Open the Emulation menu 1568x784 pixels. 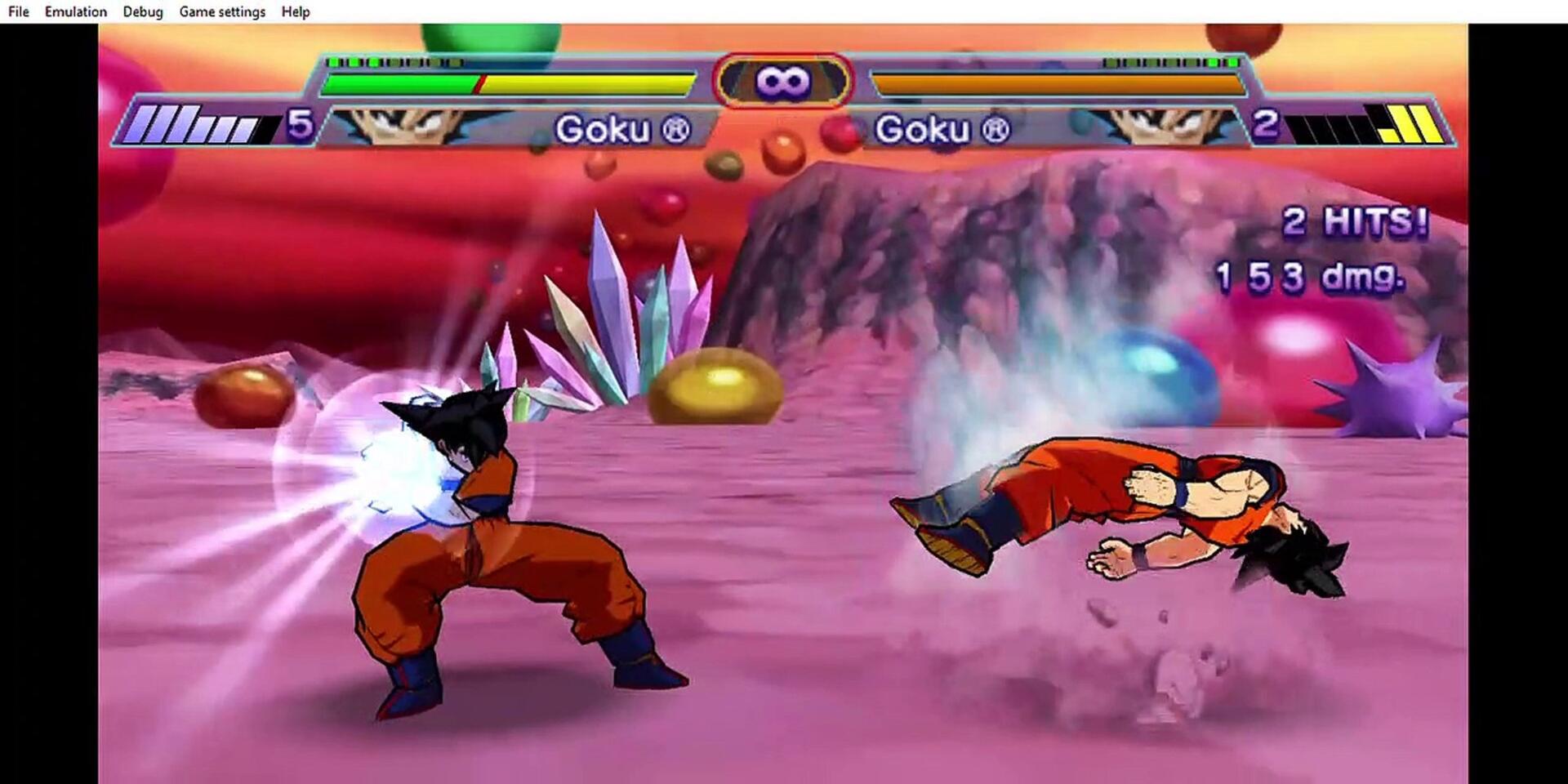(x=75, y=11)
